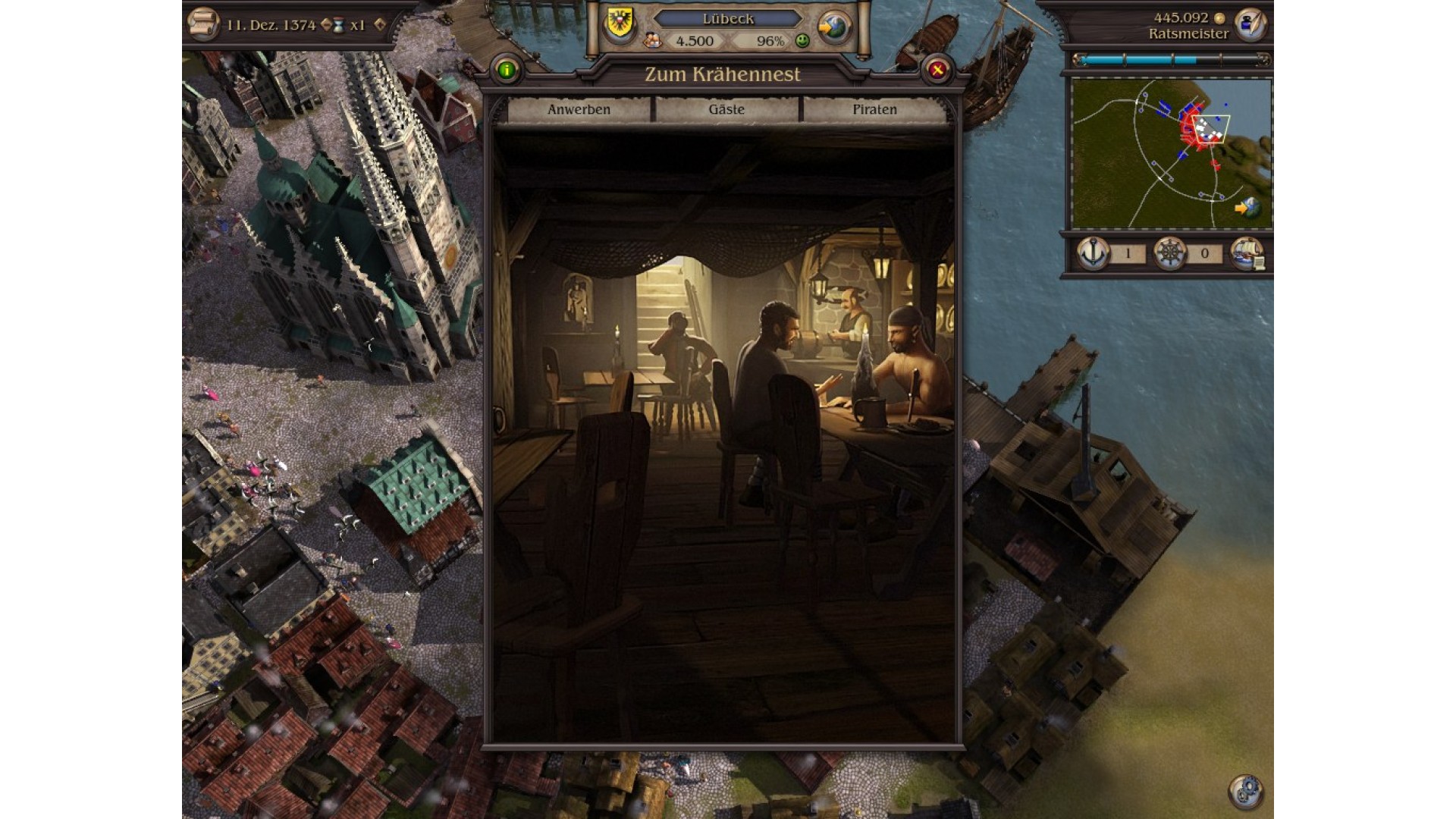The height and width of the screenshot is (819, 1456).
Task: Click the Lübeck city coat of arms
Action: click(x=620, y=24)
